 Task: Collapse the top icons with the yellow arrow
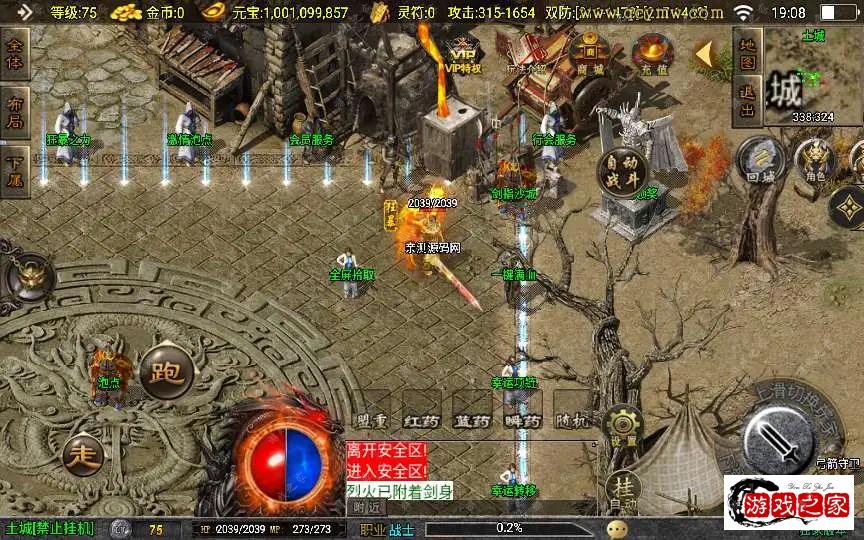708,53
